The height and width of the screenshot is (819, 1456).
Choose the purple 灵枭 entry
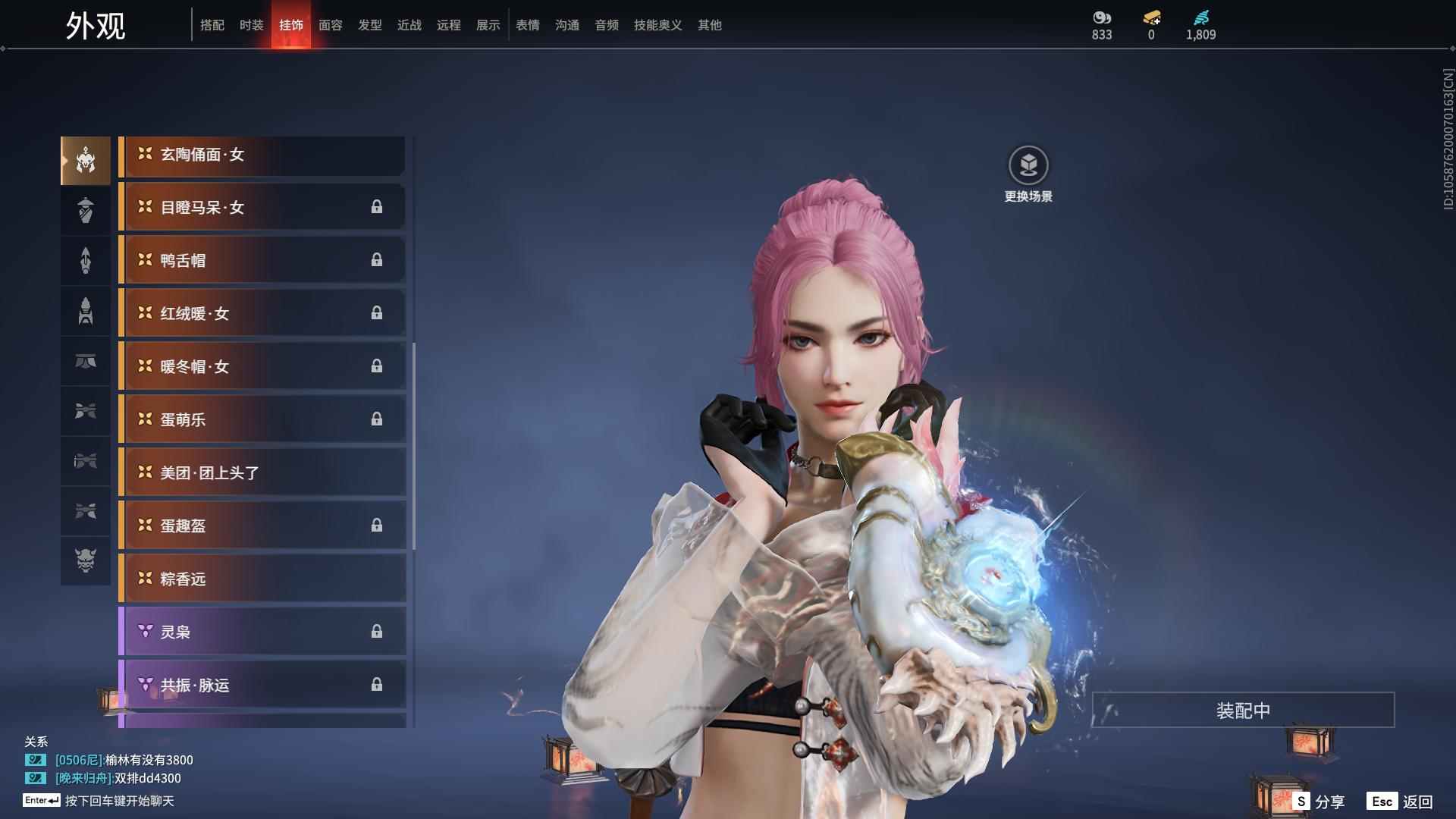pyautogui.click(x=262, y=632)
